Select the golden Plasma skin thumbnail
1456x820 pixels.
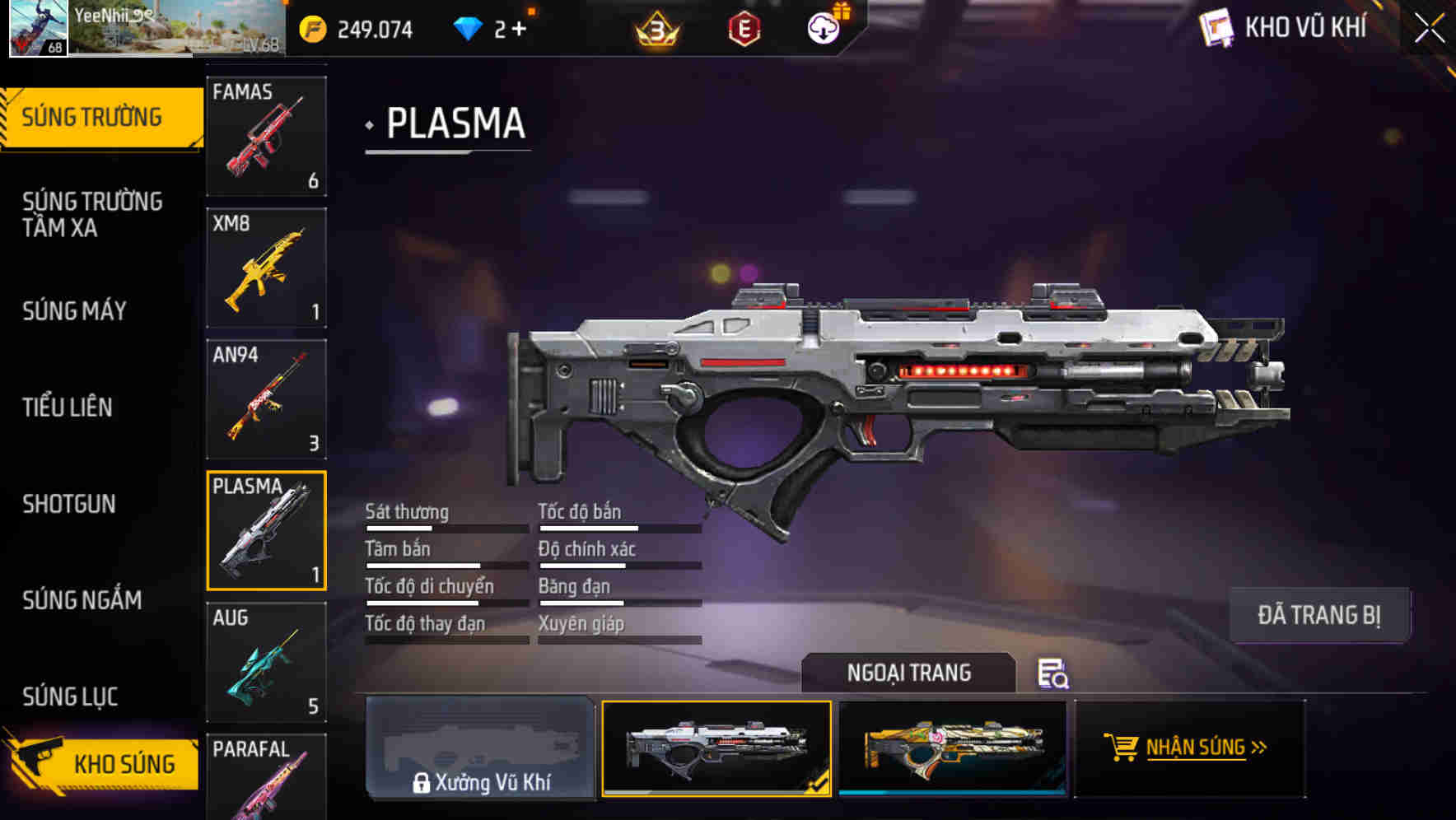pyautogui.click(x=952, y=748)
